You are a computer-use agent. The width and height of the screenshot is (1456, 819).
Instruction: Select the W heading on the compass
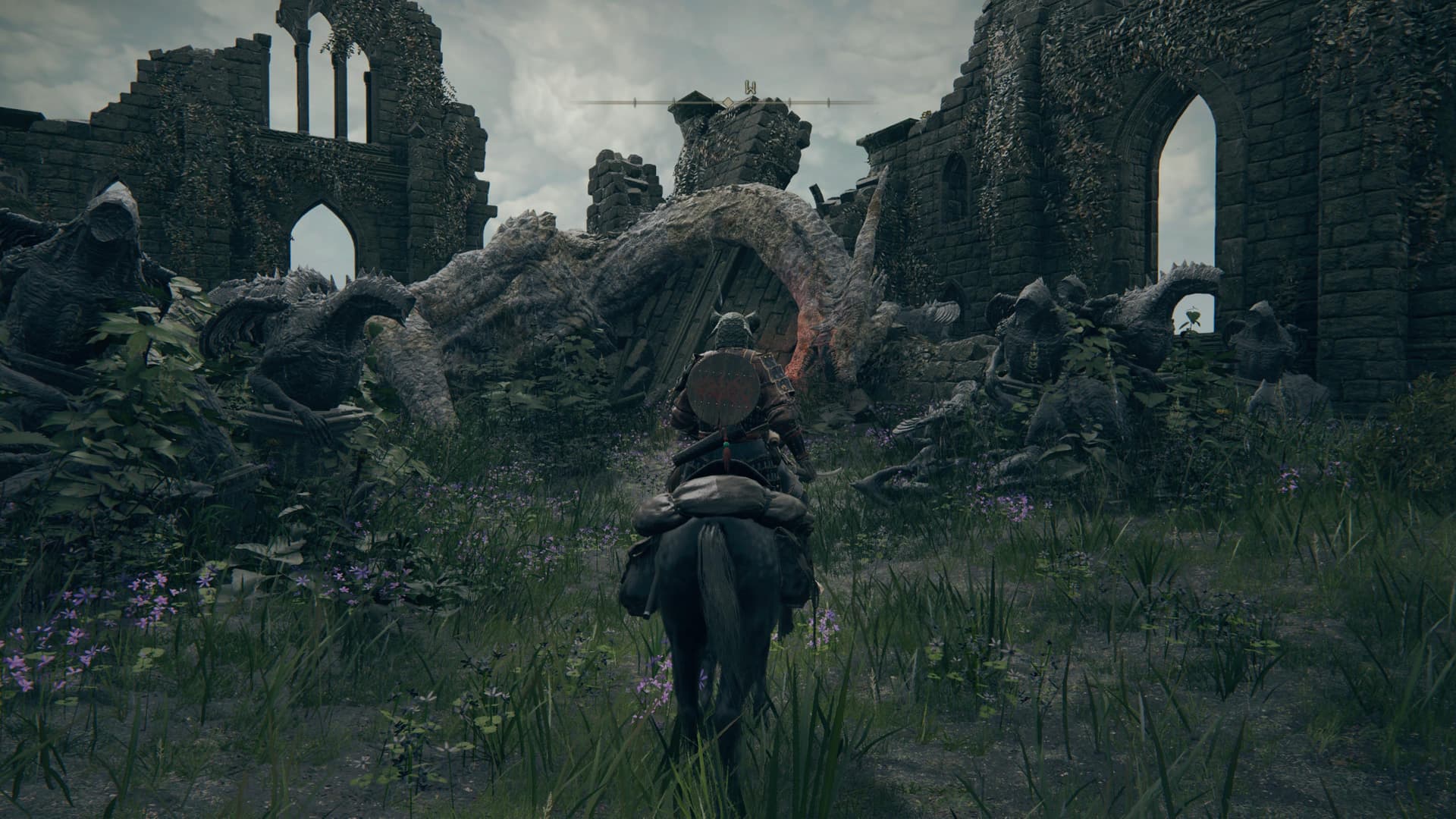[x=751, y=89]
